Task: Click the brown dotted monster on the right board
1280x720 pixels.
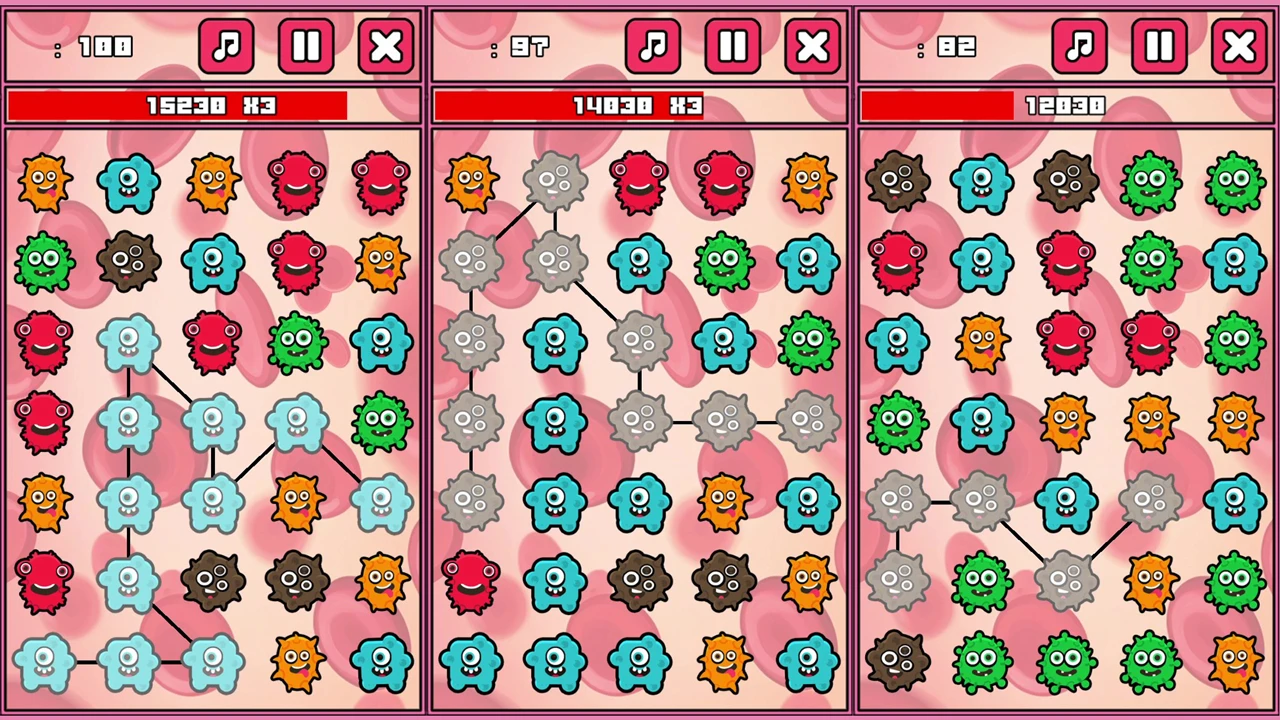Action: point(895,180)
